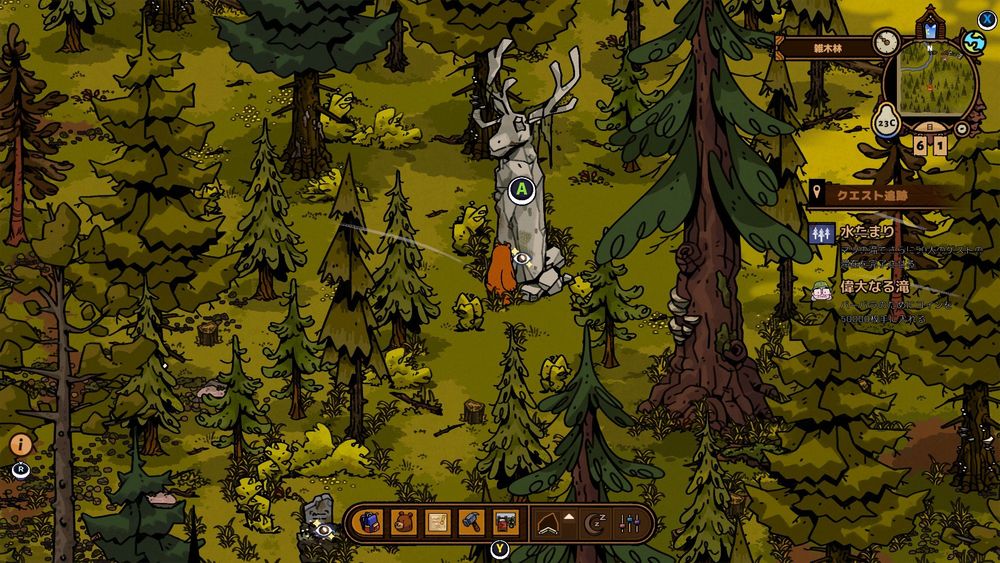This screenshot has height=563, width=1000.
Task: Choose the tent camp icon
Action: coord(545,522)
